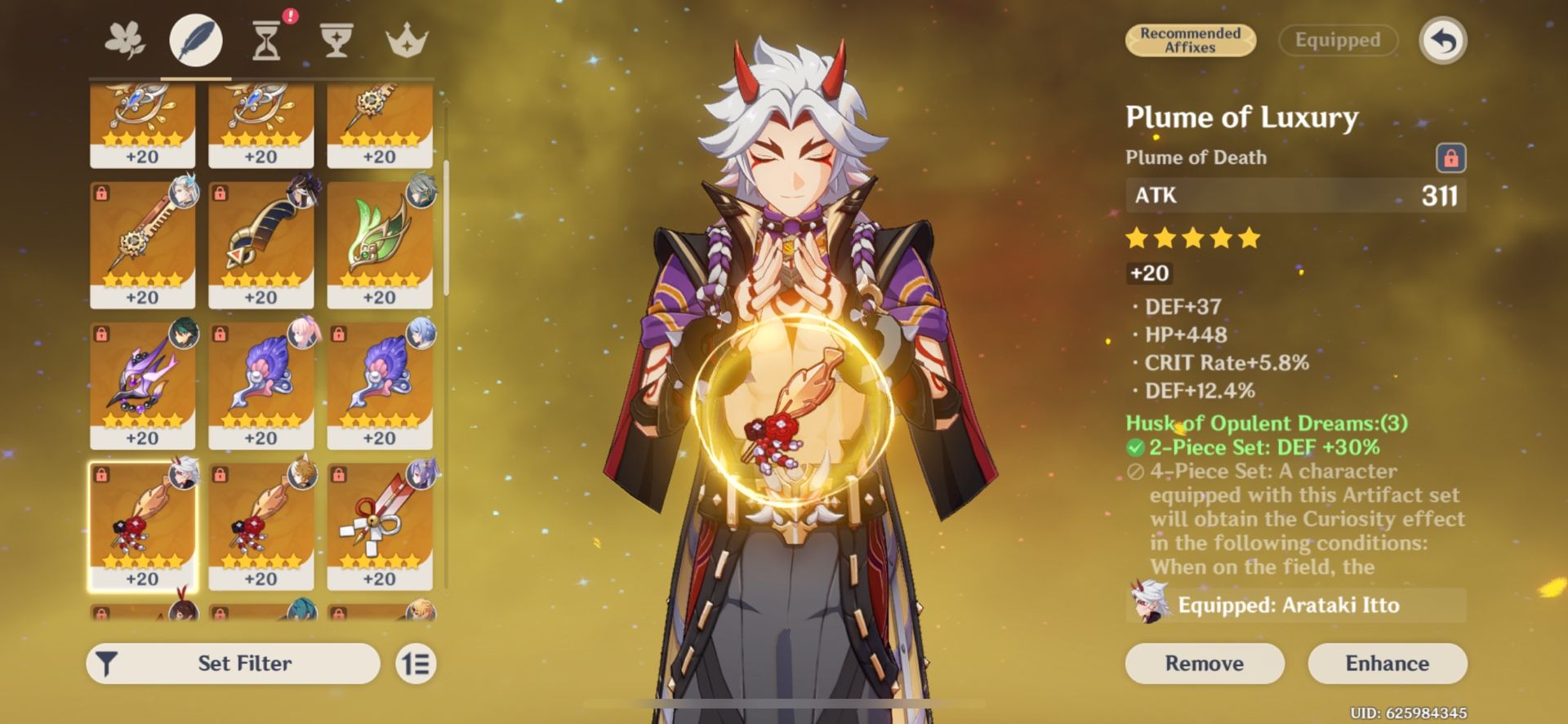1568x724 pixels.
Task: Enable the Equipped stats view
Action: pos(1337,40)
